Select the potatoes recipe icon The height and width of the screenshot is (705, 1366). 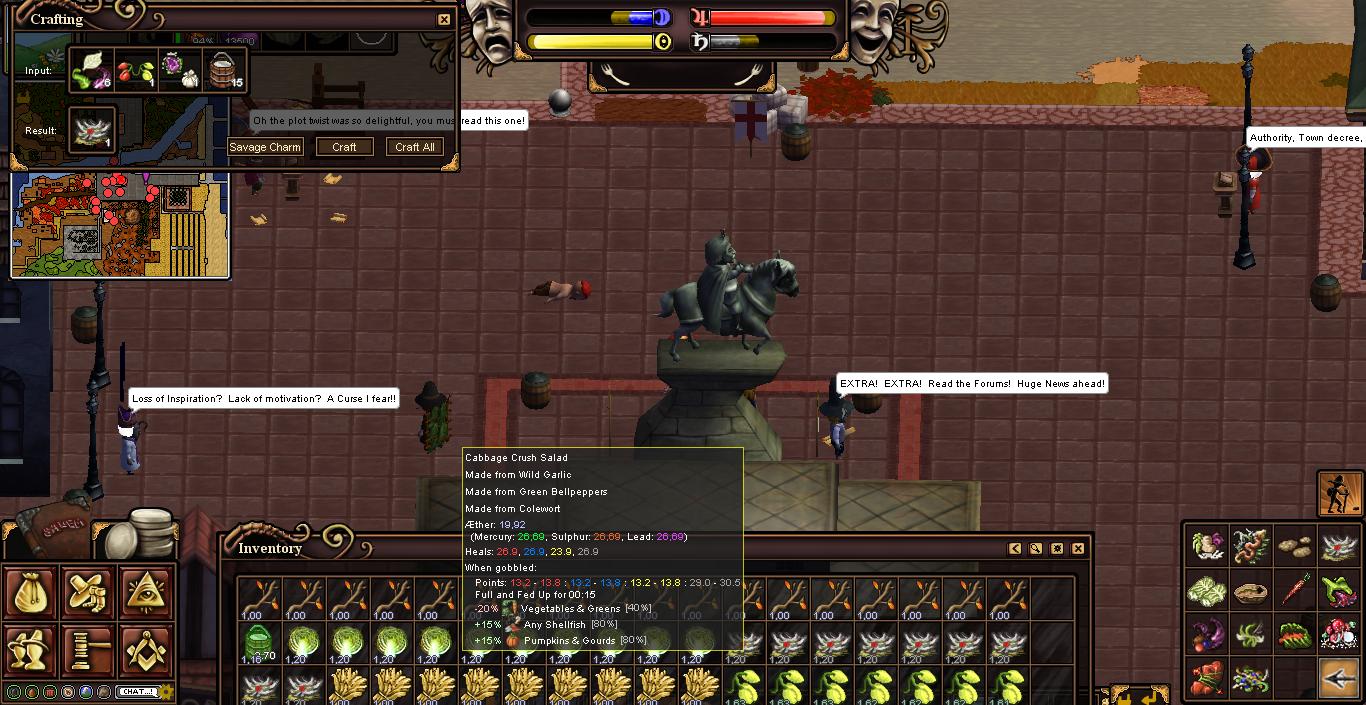click(1295, 547)
